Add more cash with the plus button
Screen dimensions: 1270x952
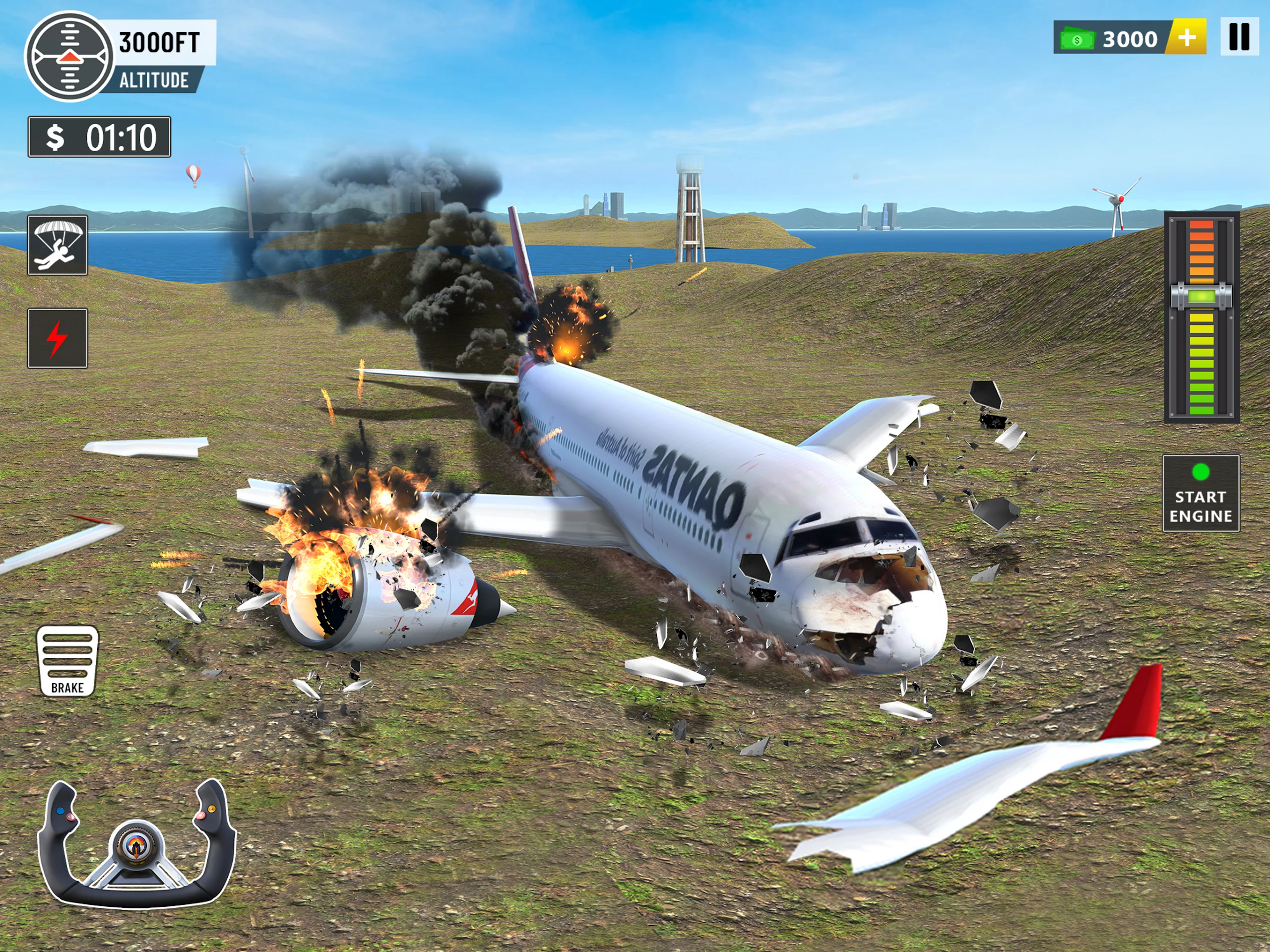pos(1187,38)
